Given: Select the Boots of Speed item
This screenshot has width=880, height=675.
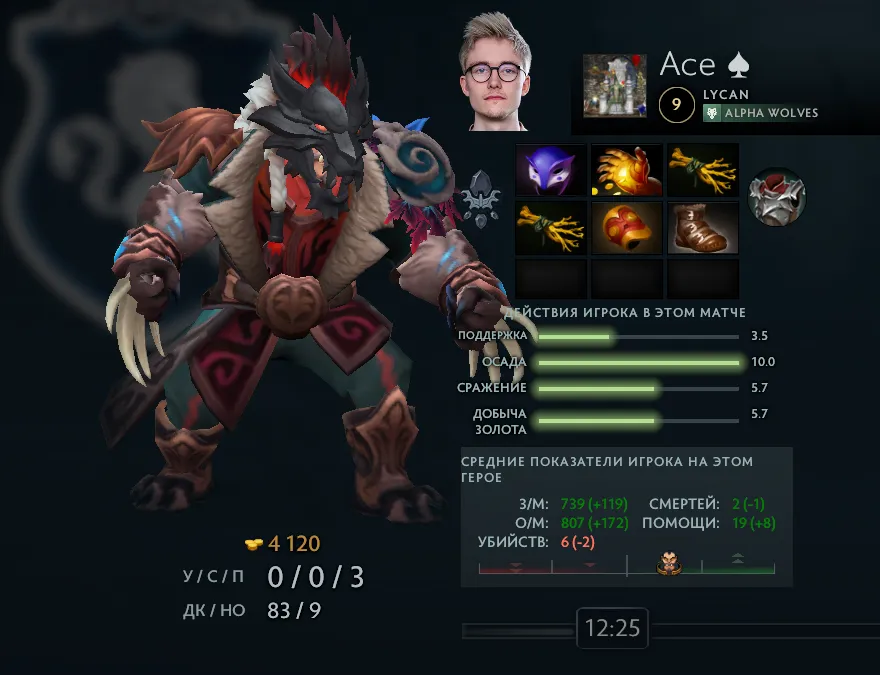Looking at the screenshot, I should [x=703, y=228].
